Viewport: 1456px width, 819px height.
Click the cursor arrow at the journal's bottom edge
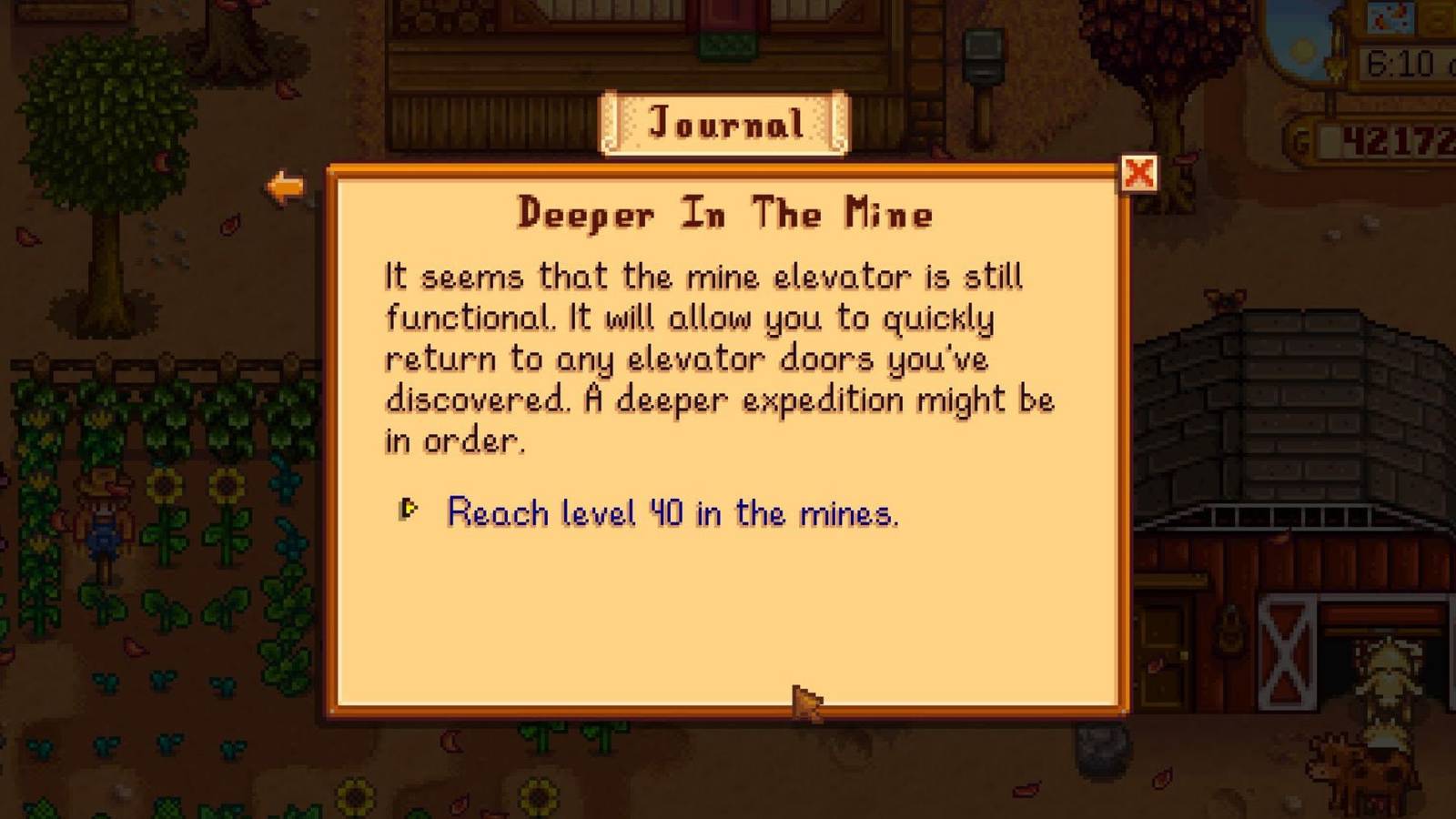pyautogui.click(x=805, y=705)
